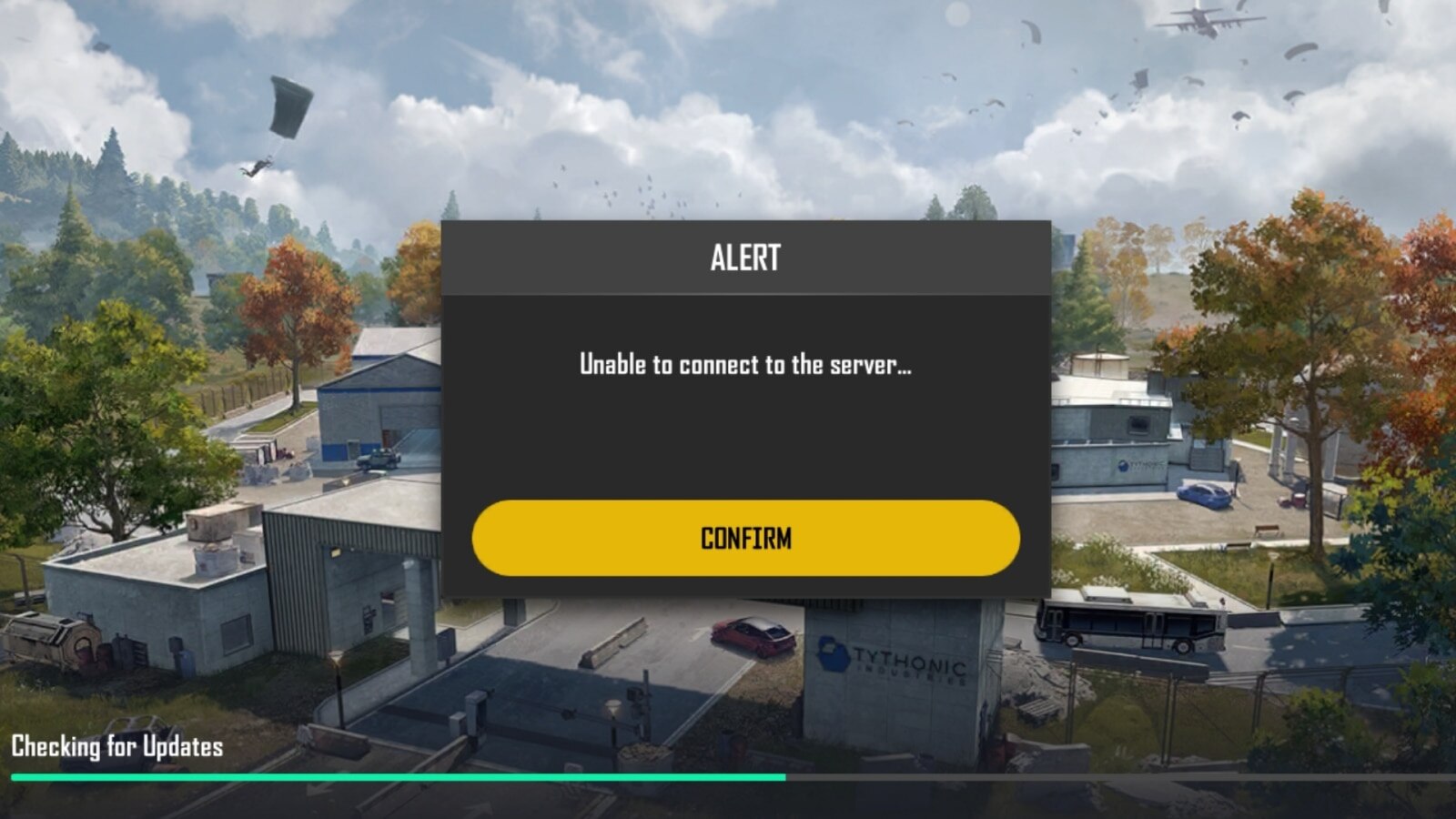Click the green pickup truck near the blue warehouse
1456x819 pixels.
pos(379,460)
